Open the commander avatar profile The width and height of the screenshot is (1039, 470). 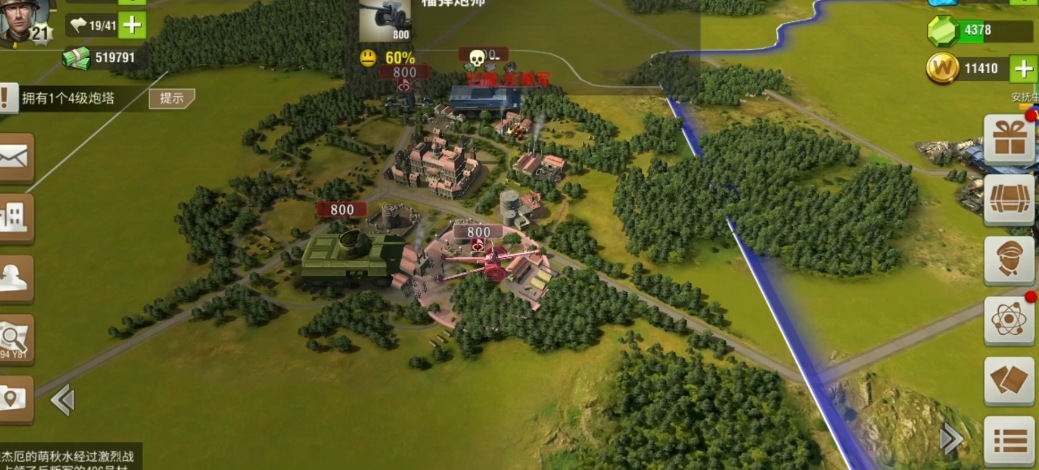pyautogui.click(x=26, y=20)
